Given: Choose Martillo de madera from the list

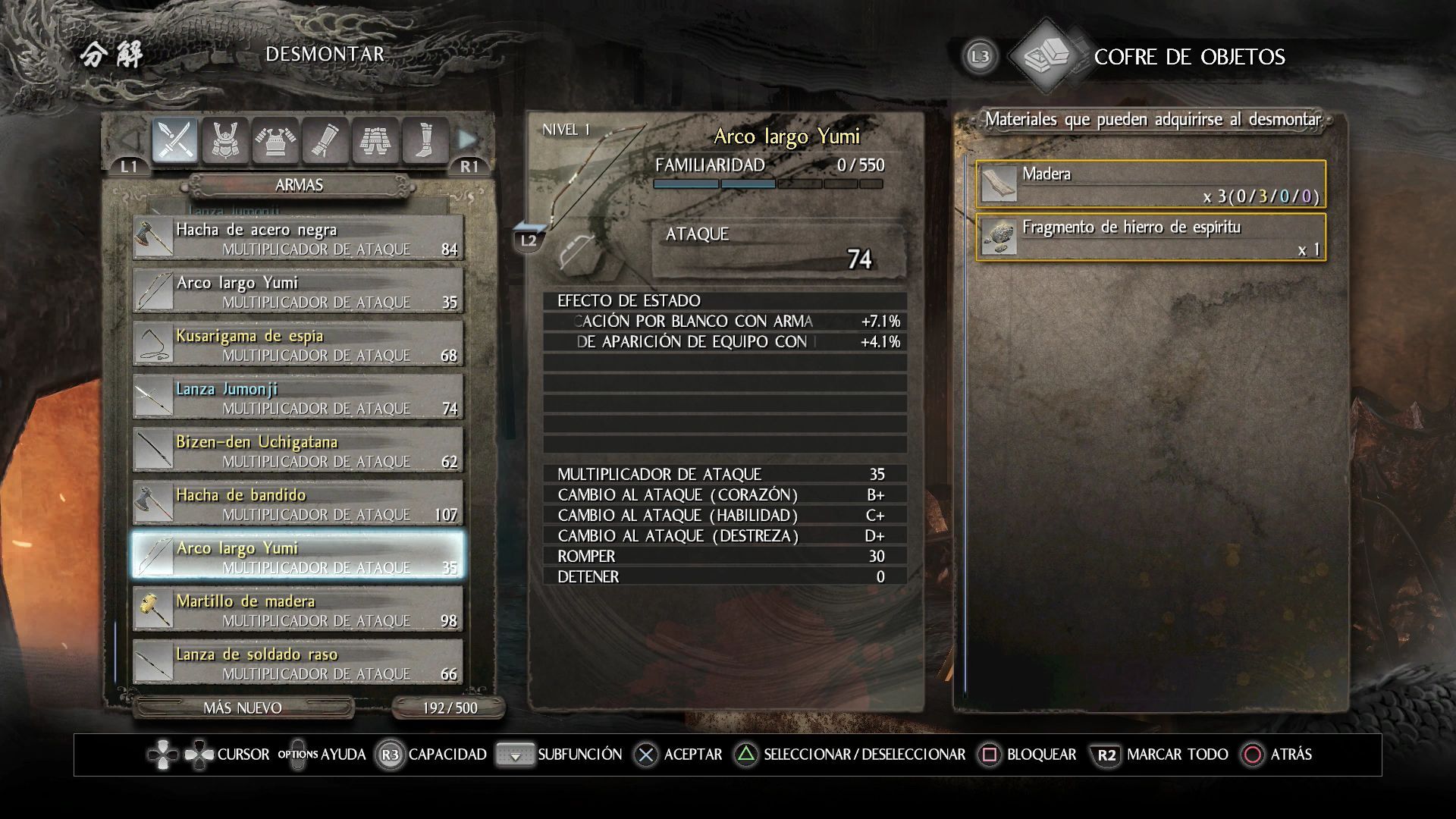Looking at the screenshot, I should [x=298, y=610].
